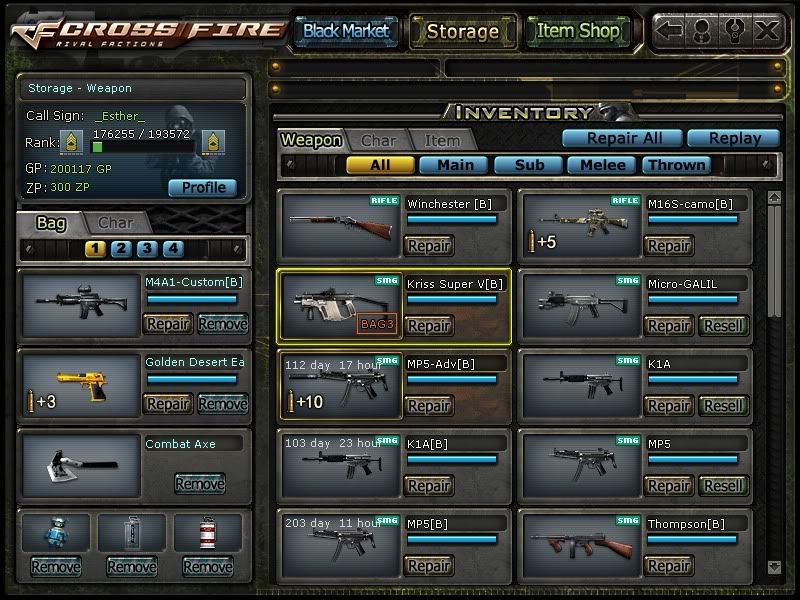Screen dimensions: 800x600
Task: Open the Black Market
Action: pyautogui.click(x=345, y=31)
